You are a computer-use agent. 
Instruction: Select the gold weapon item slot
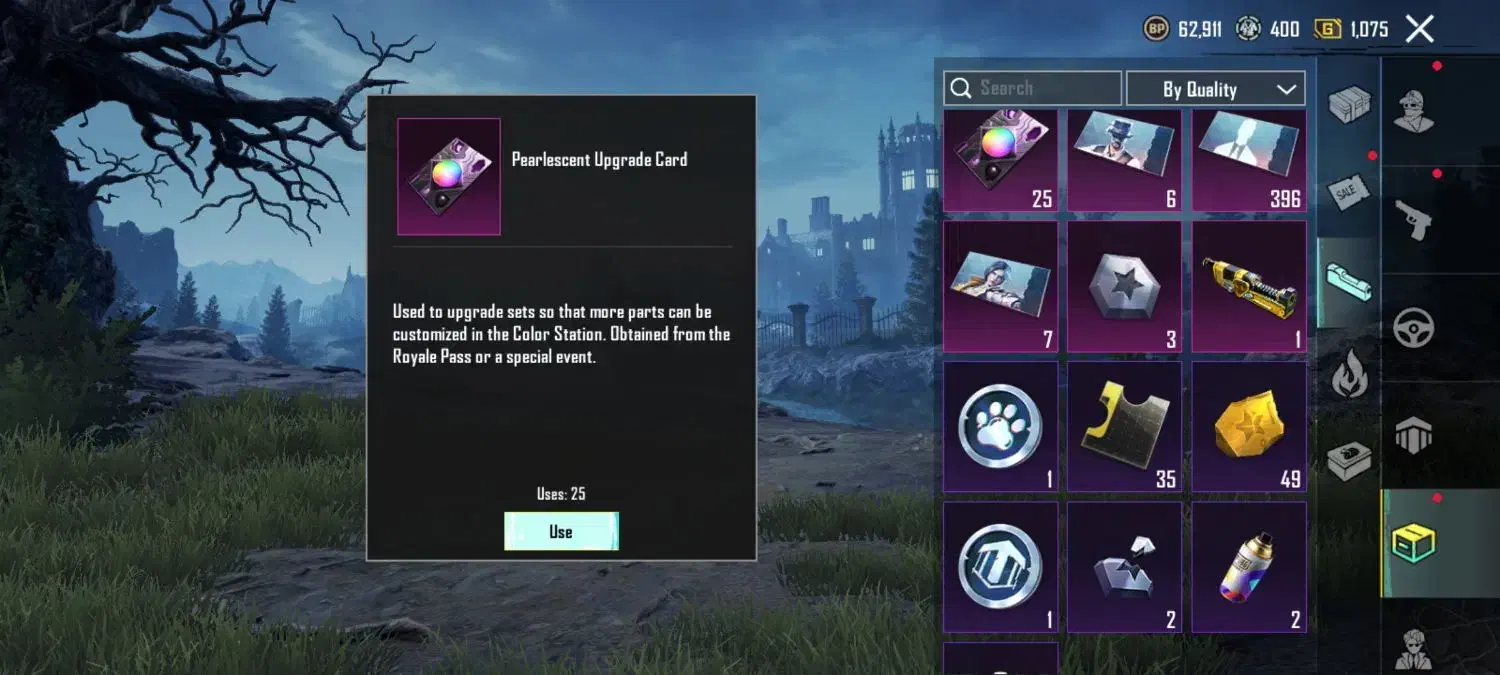pyautogui.click(x=1249, y=286)
